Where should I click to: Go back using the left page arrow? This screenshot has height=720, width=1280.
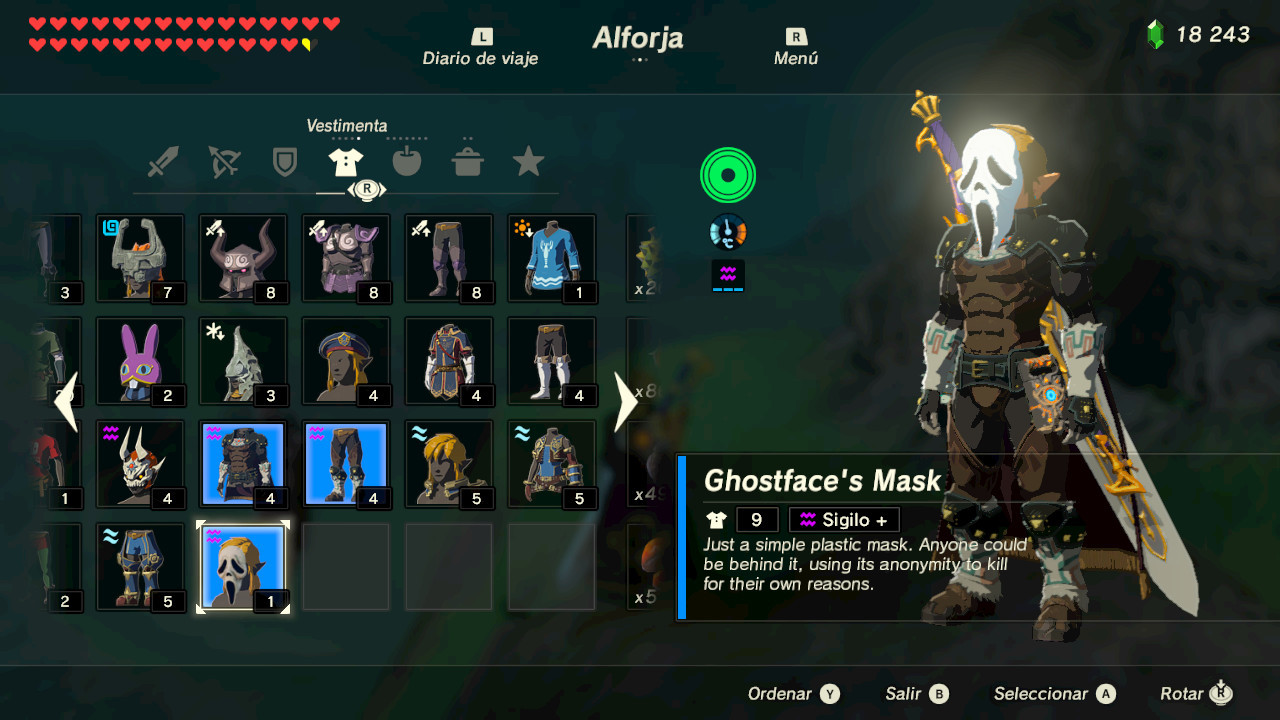click(67, 402)
